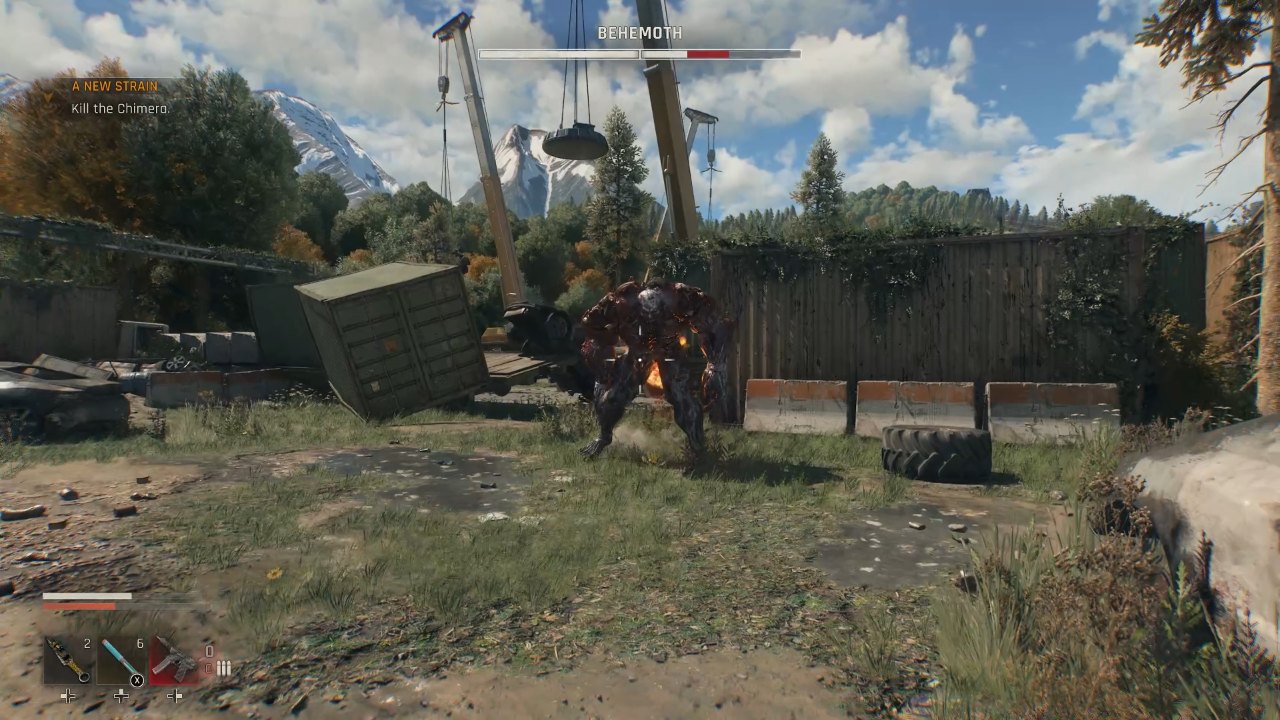
Task: Click the X button prompt on the flare slot
Action: coord(137,679)
